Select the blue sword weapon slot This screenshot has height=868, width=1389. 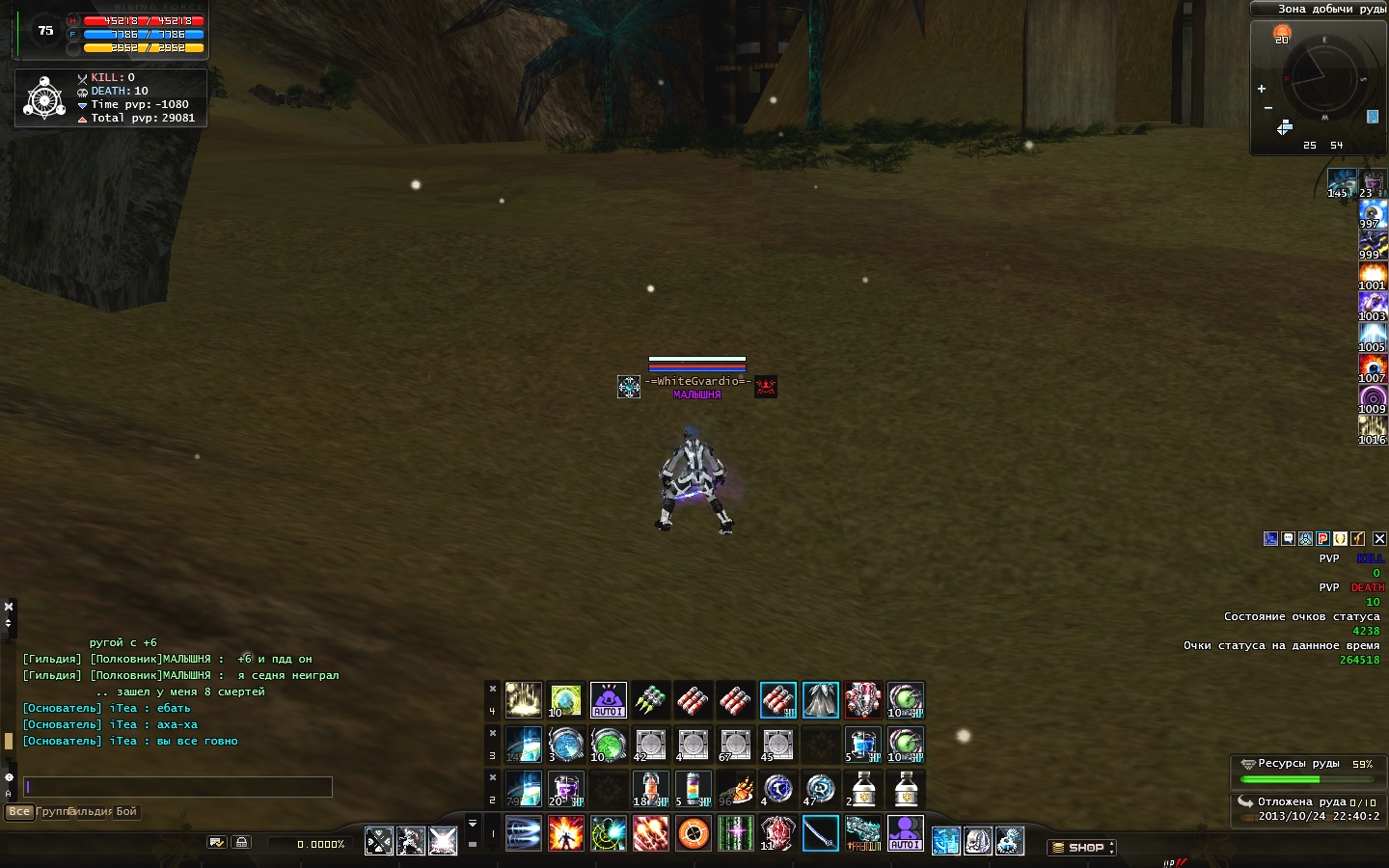[x=821, y=833]
